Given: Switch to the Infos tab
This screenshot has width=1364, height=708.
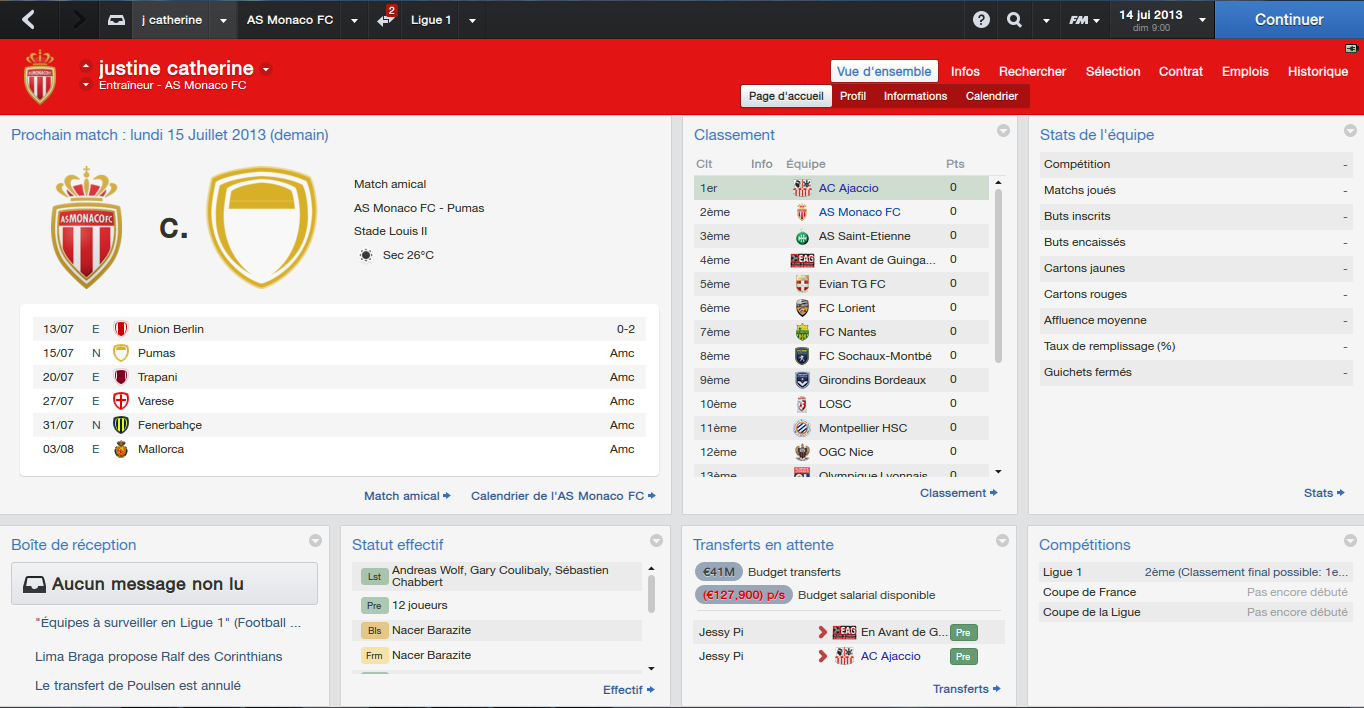Looking at the screenshot, I should pyautogui.click(x=965, y=71).
